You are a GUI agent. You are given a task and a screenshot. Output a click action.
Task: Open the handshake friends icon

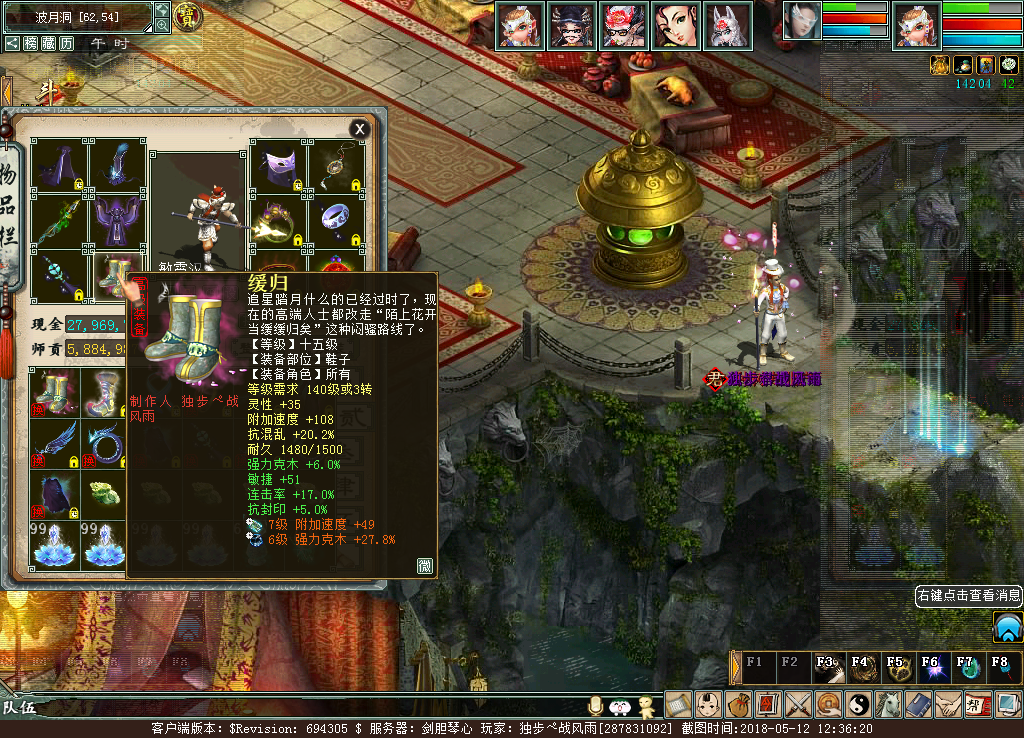coord(949,704)
